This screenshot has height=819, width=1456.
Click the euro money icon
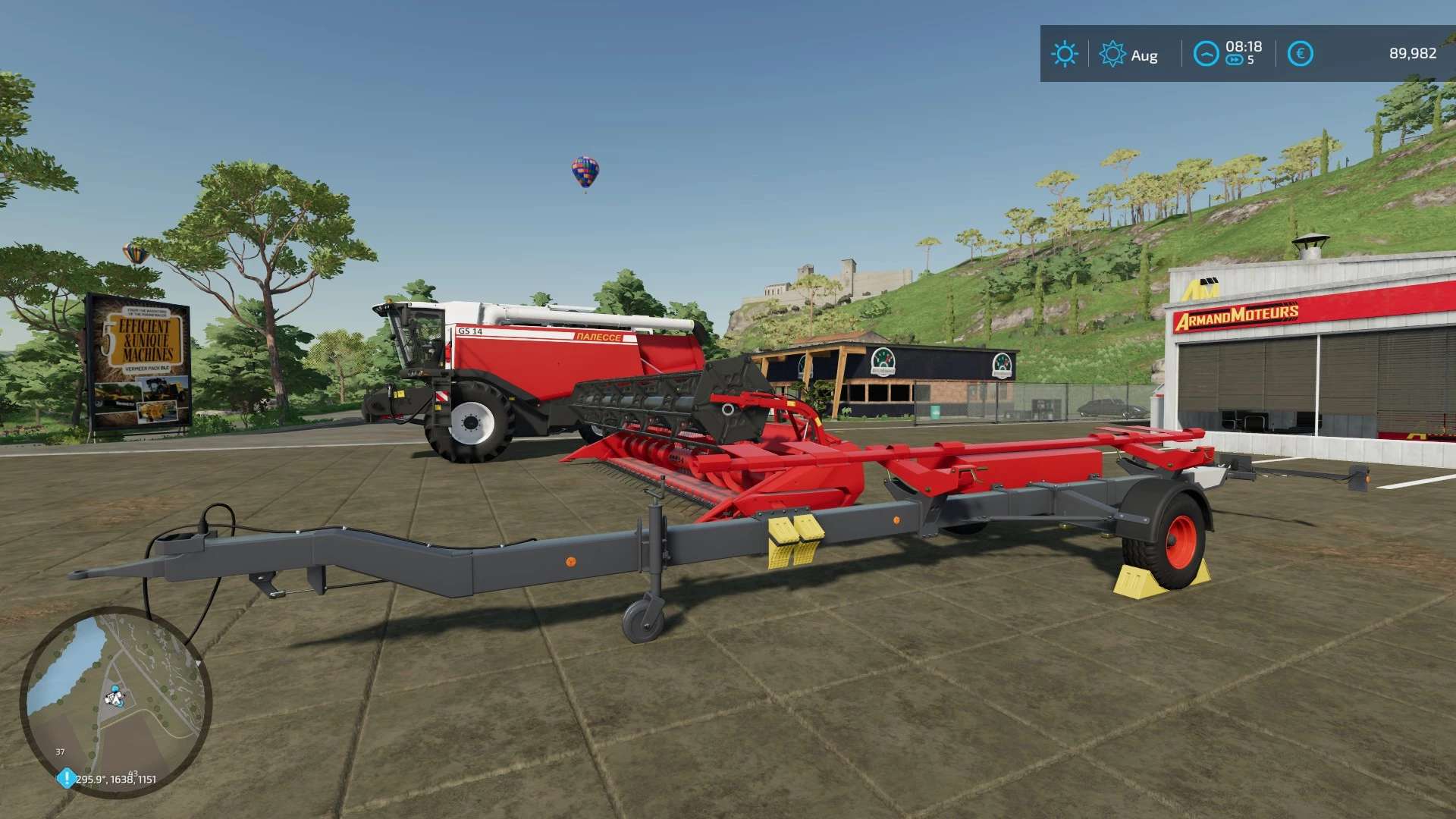click(1301, 54)
